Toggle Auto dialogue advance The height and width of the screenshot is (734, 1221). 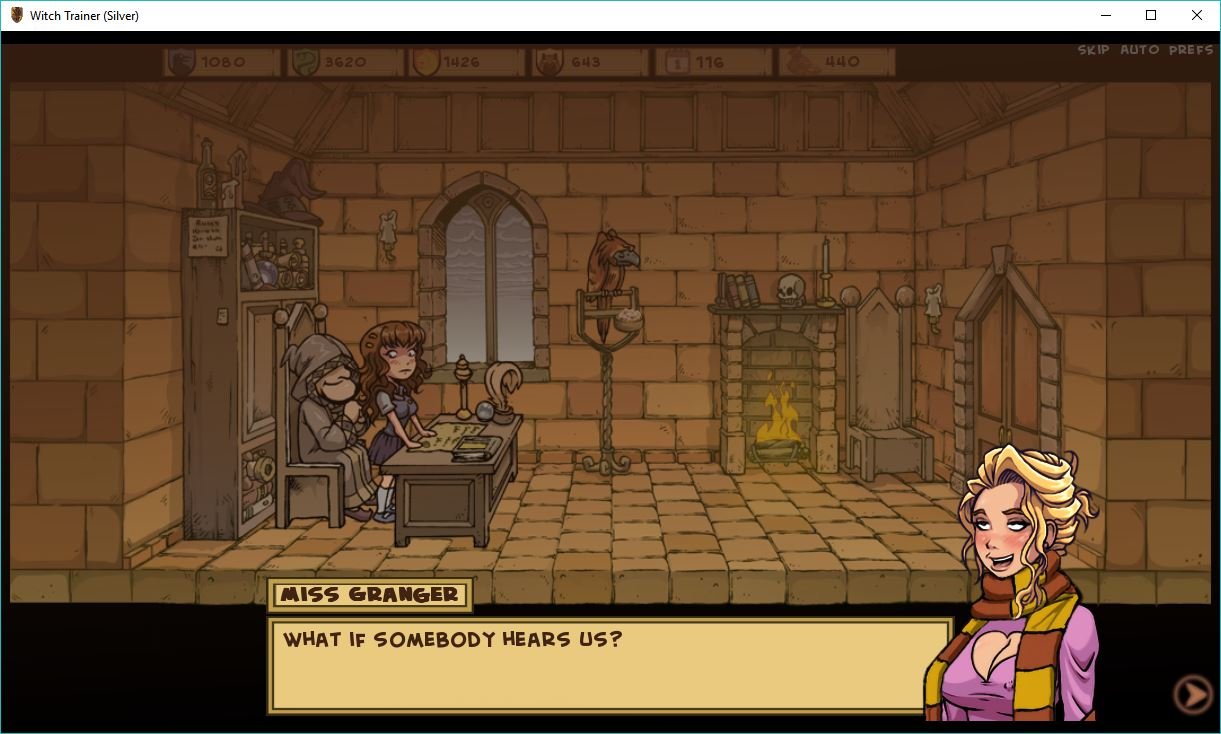tap(1139, 50)
